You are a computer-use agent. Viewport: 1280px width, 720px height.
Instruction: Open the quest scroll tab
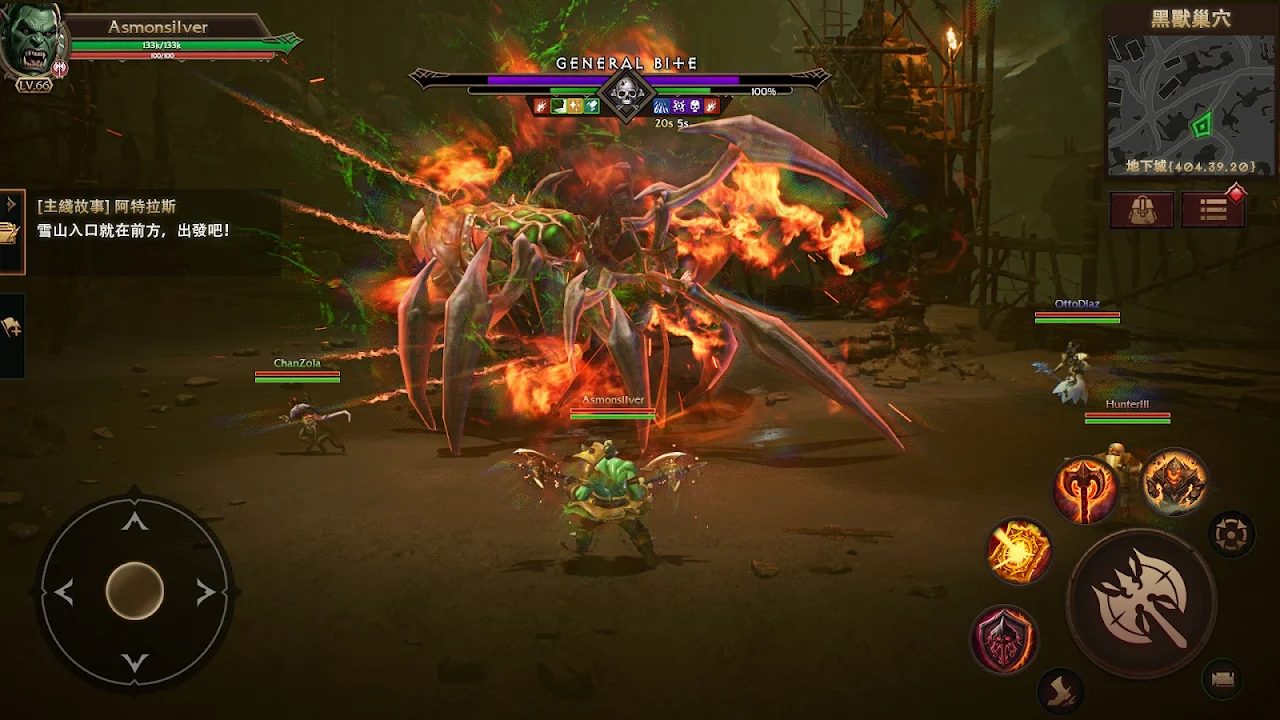(9, 235)
